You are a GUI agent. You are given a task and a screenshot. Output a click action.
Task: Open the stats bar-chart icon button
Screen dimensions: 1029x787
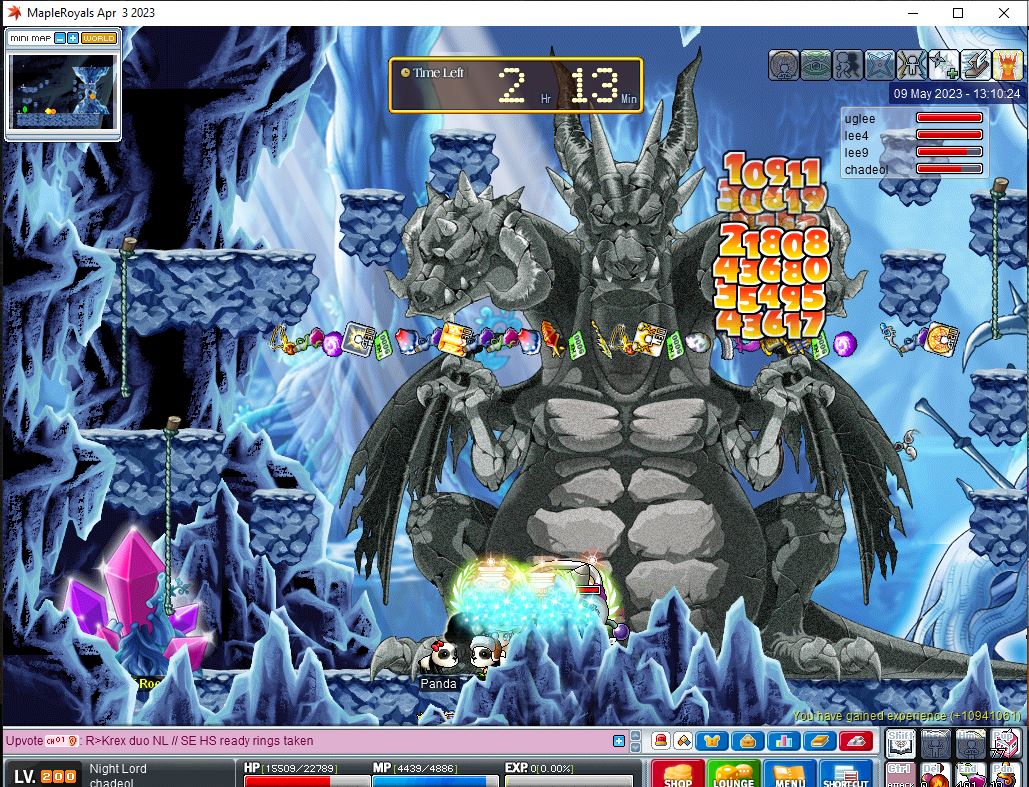(x=782, y=741)
